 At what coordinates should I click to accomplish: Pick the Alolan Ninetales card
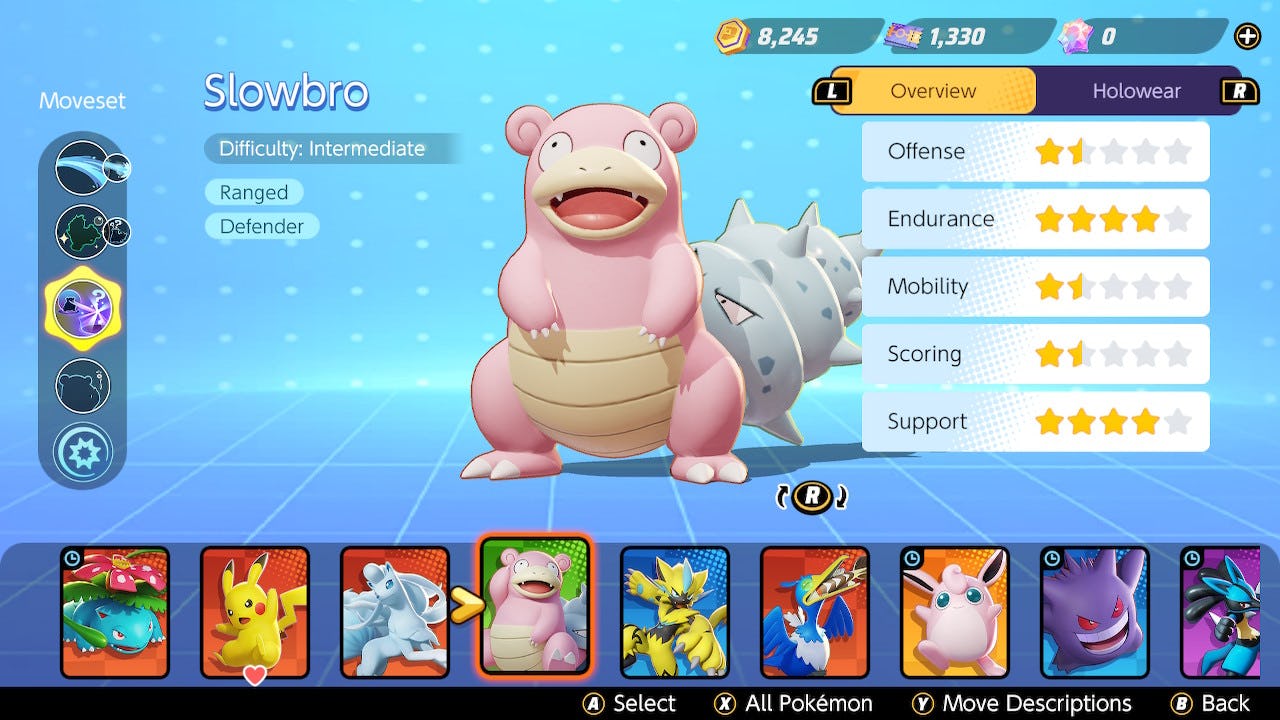tap(395, 611)
